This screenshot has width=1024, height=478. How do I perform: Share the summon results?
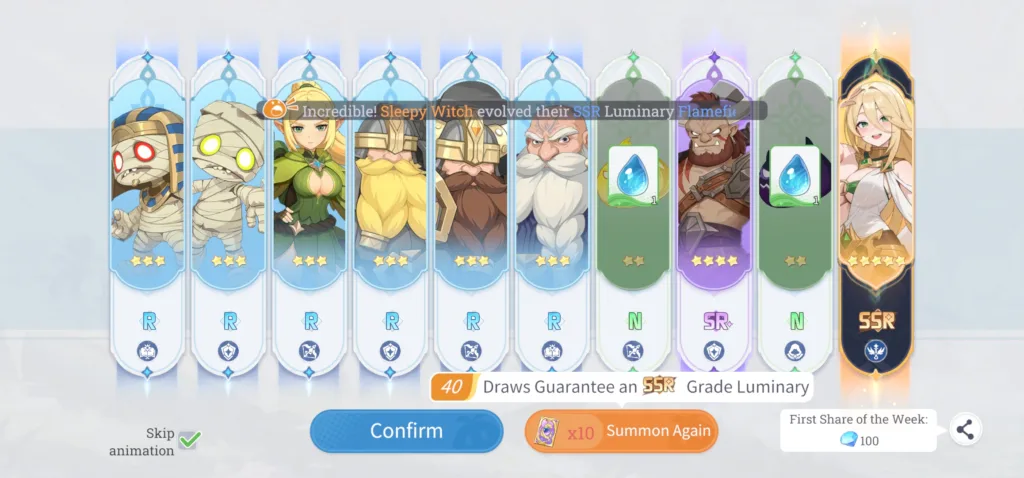pos(964,429)
